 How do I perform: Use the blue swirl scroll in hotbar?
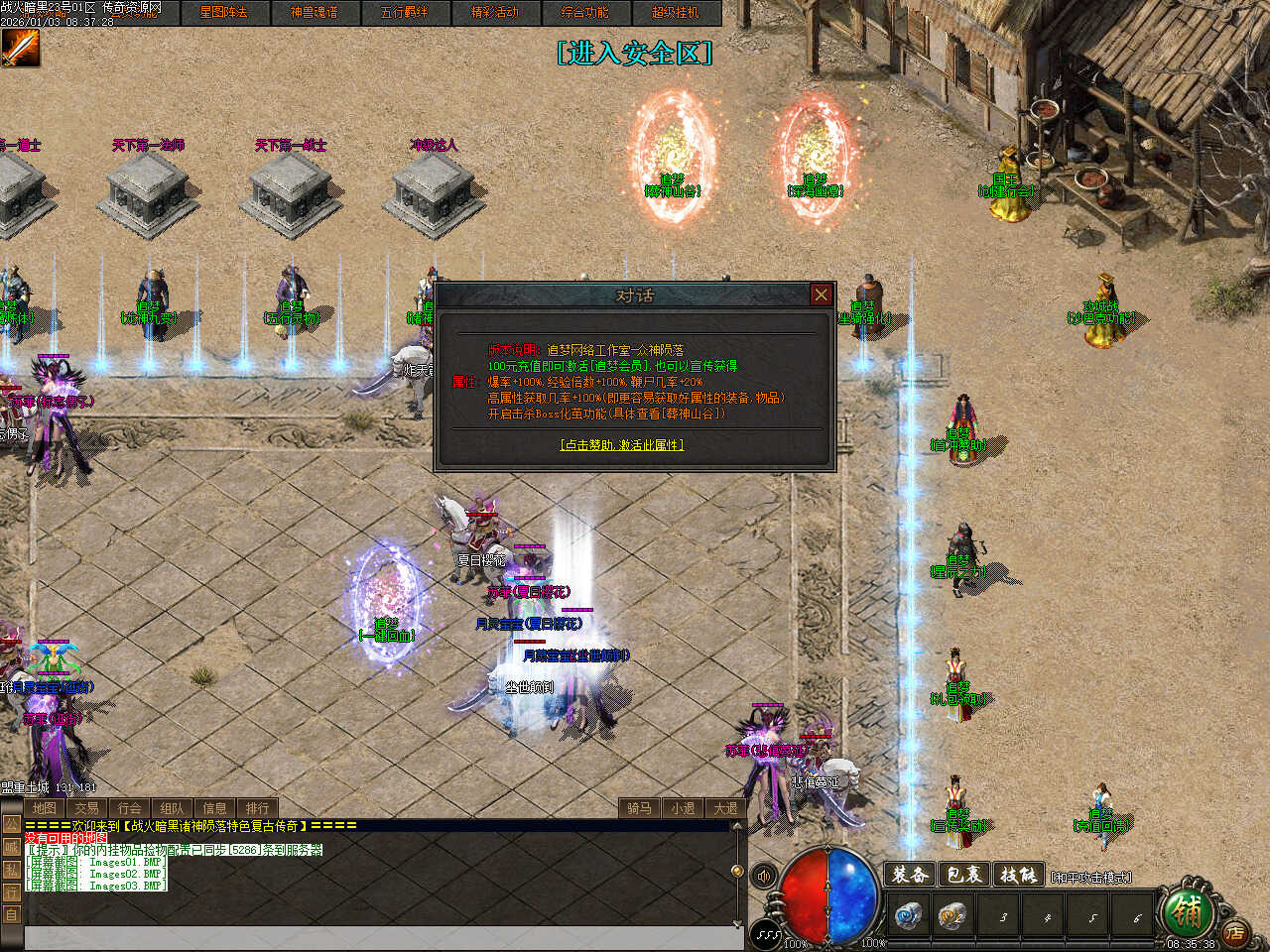(907, 916)
